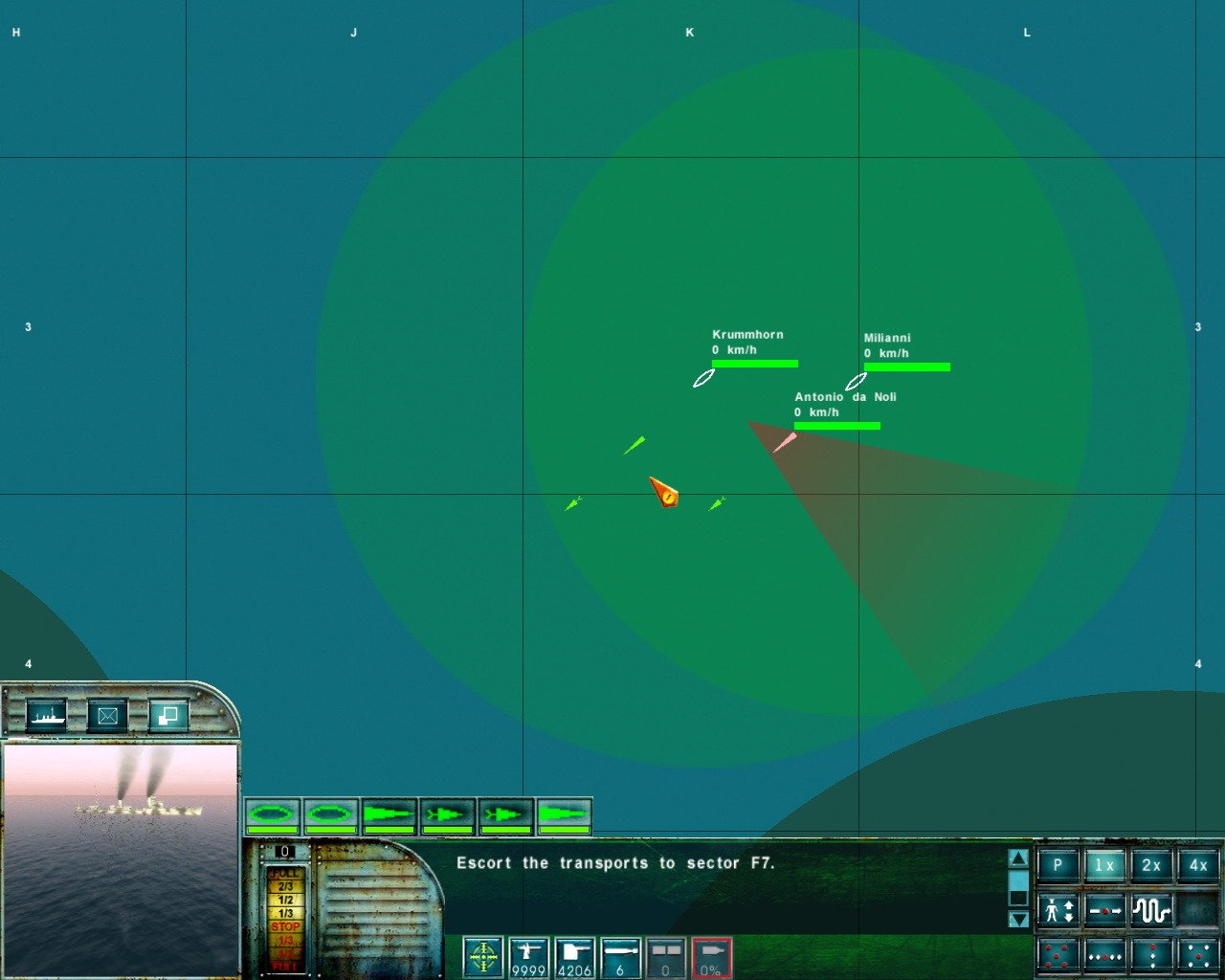Open the ship silhouette panel button
Viewport: 1225px width, 980px height.
pos(46,715)
